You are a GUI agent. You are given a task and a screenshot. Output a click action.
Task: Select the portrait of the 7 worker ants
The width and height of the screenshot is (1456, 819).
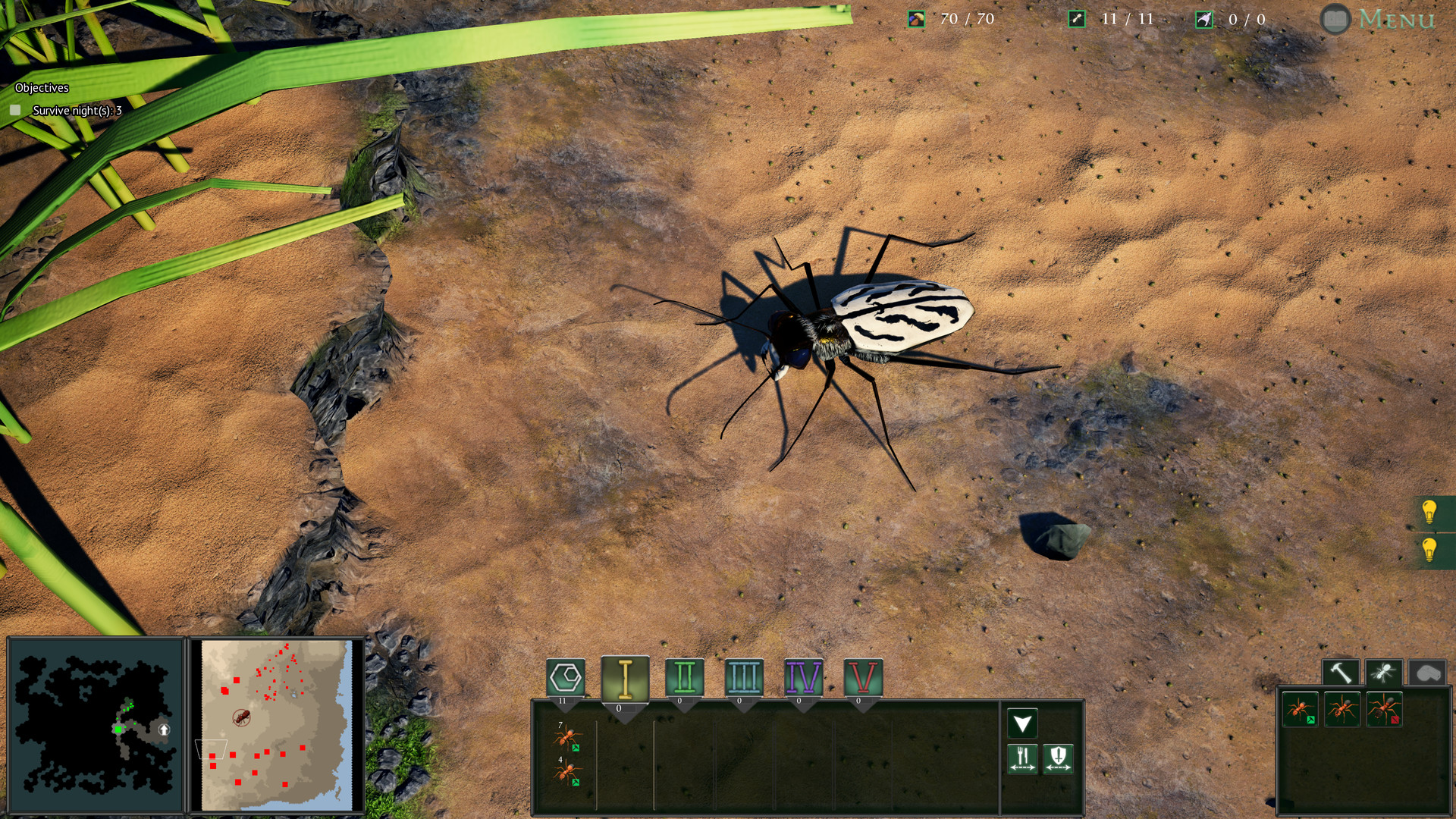coord(568,736)
